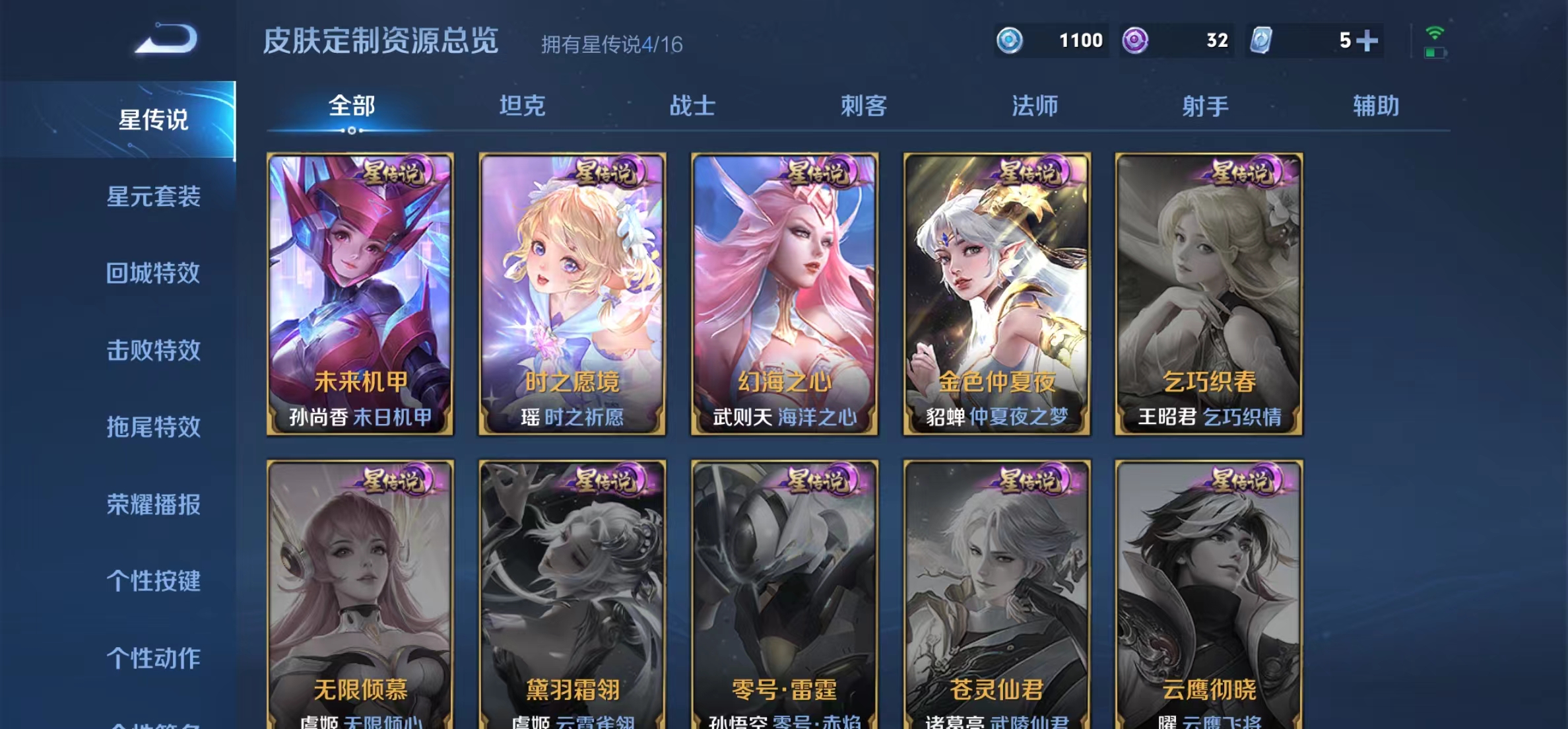The height and width of the screenshot is (729, 1568).
Task: Open the 个性动作 section
Action: click(154, 657)
